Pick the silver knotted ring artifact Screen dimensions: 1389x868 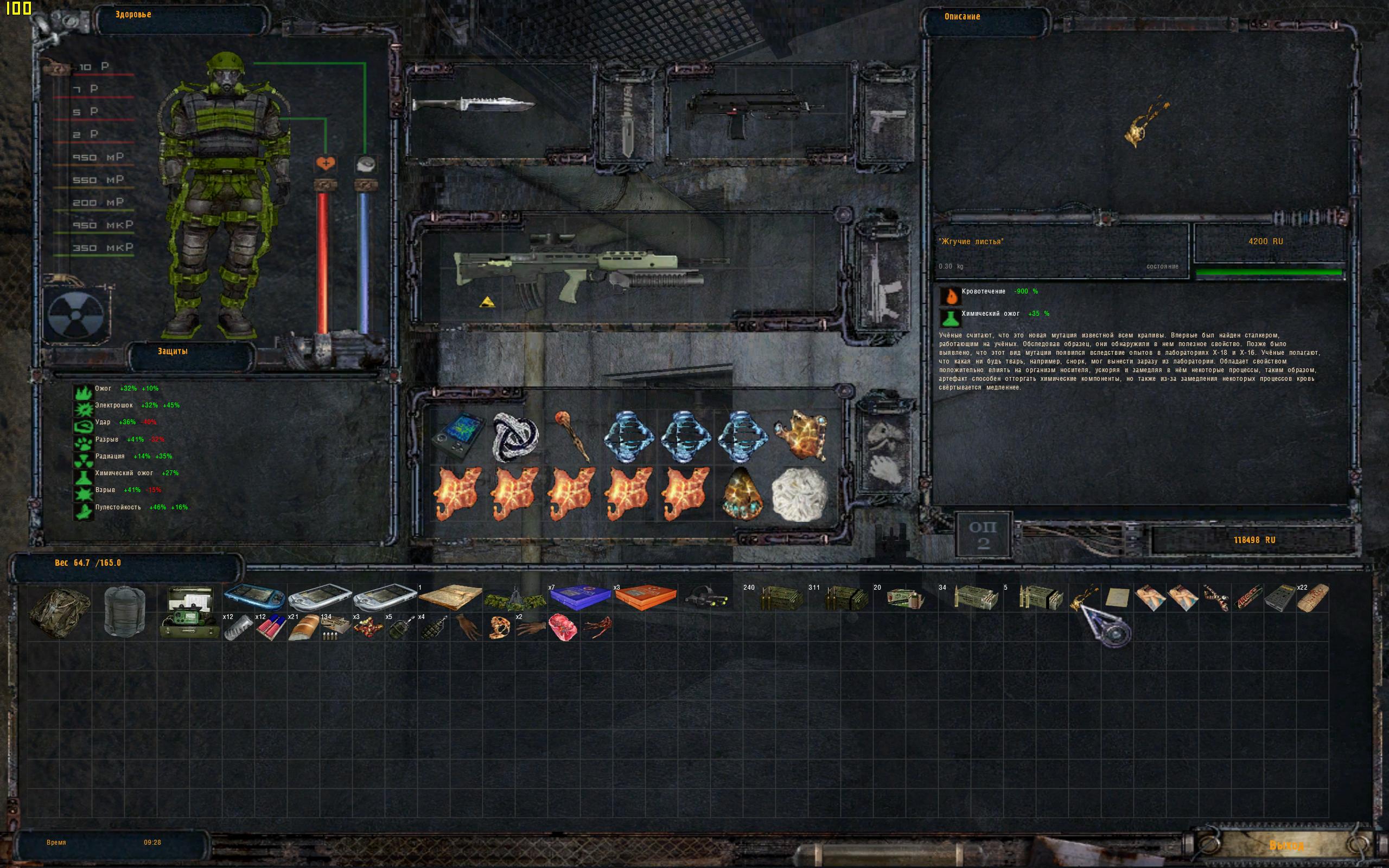pyautogui.click(x=515, y=437)
